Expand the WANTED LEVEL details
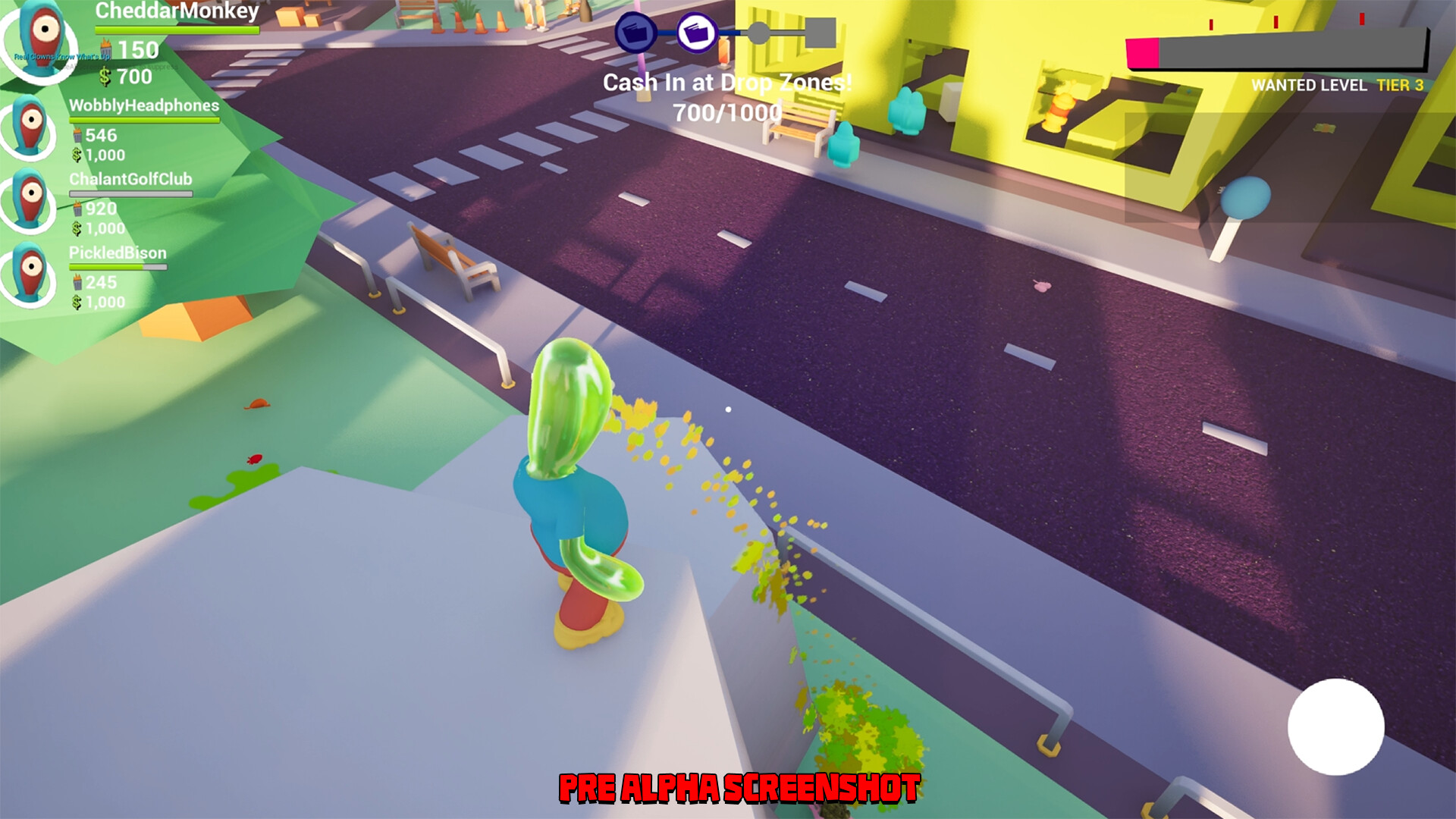The height and width of the screenshot is (819, 1456). (1309, 86)
